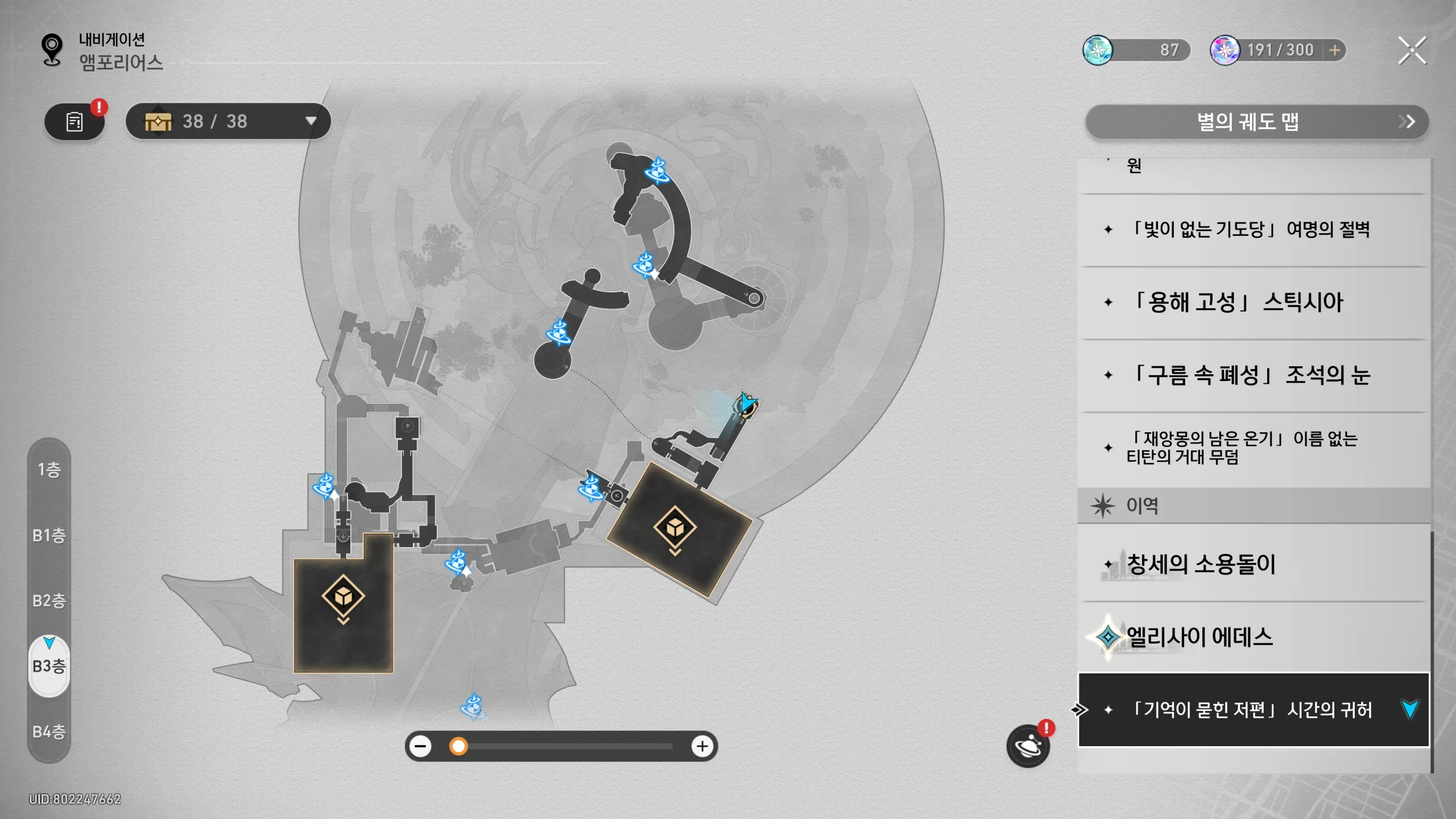
Task: Open the planet icon button with alert
Action: pos(1028,746)
